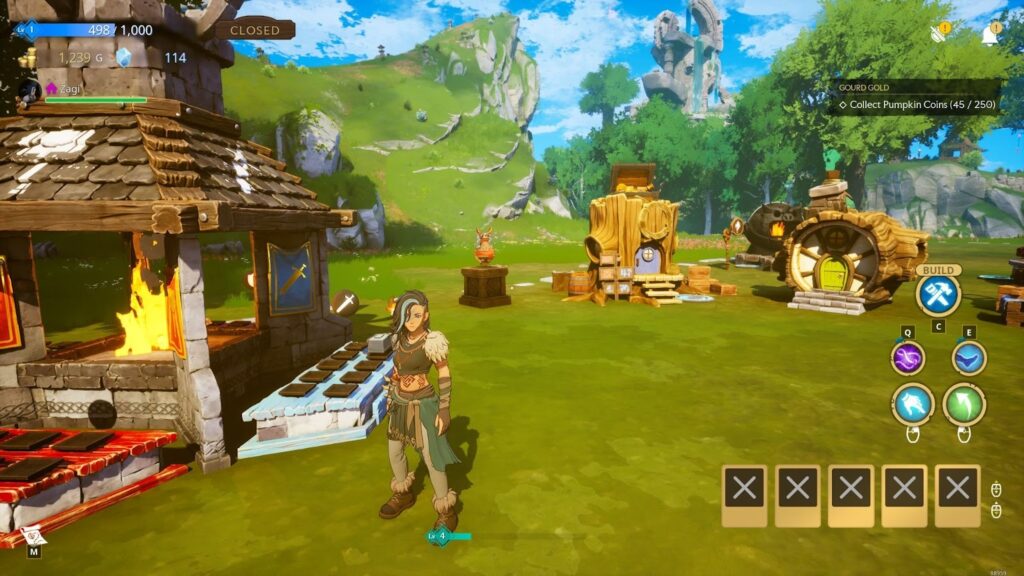Screen dimensions: 1024x576
Task: Open the Build menu hammer icon
Action: [938, 294]
